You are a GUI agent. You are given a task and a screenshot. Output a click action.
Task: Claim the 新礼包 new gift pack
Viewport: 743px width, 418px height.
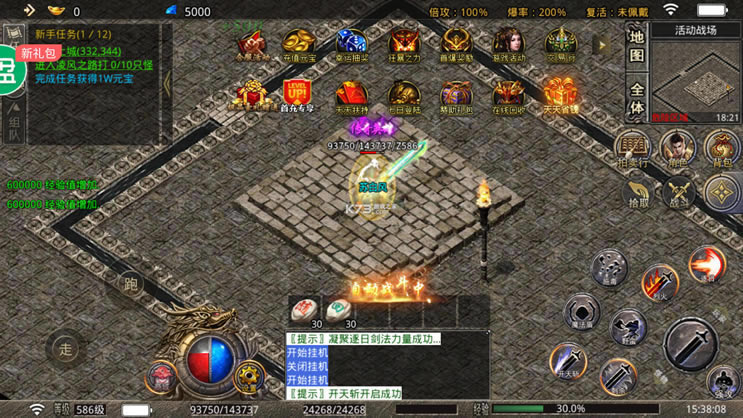coord(37,53)
